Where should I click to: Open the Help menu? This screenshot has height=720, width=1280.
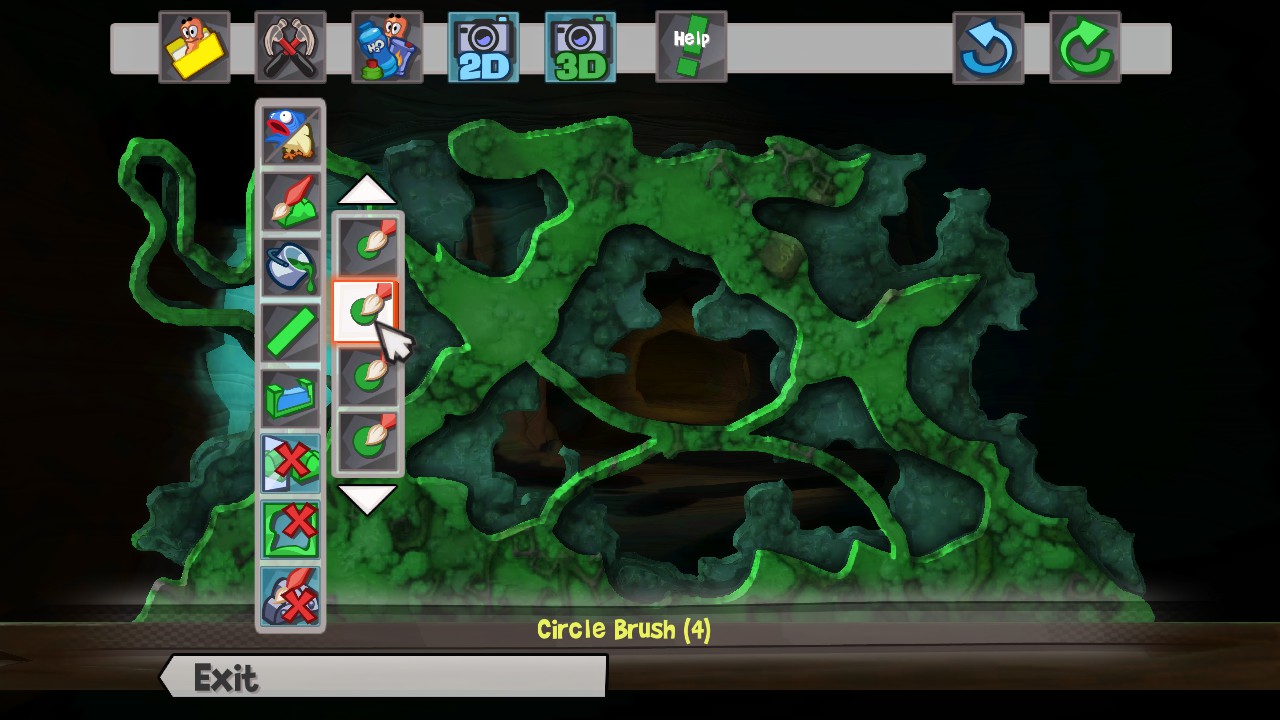(x=690, y=46)
